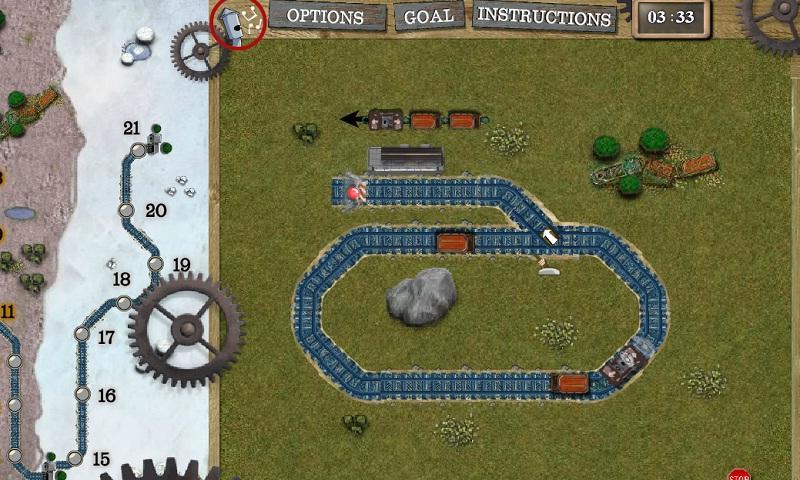Click the red-circled level map icon
Image resolution: width=800 pixels, height=480 pixels.
(238, 23)
